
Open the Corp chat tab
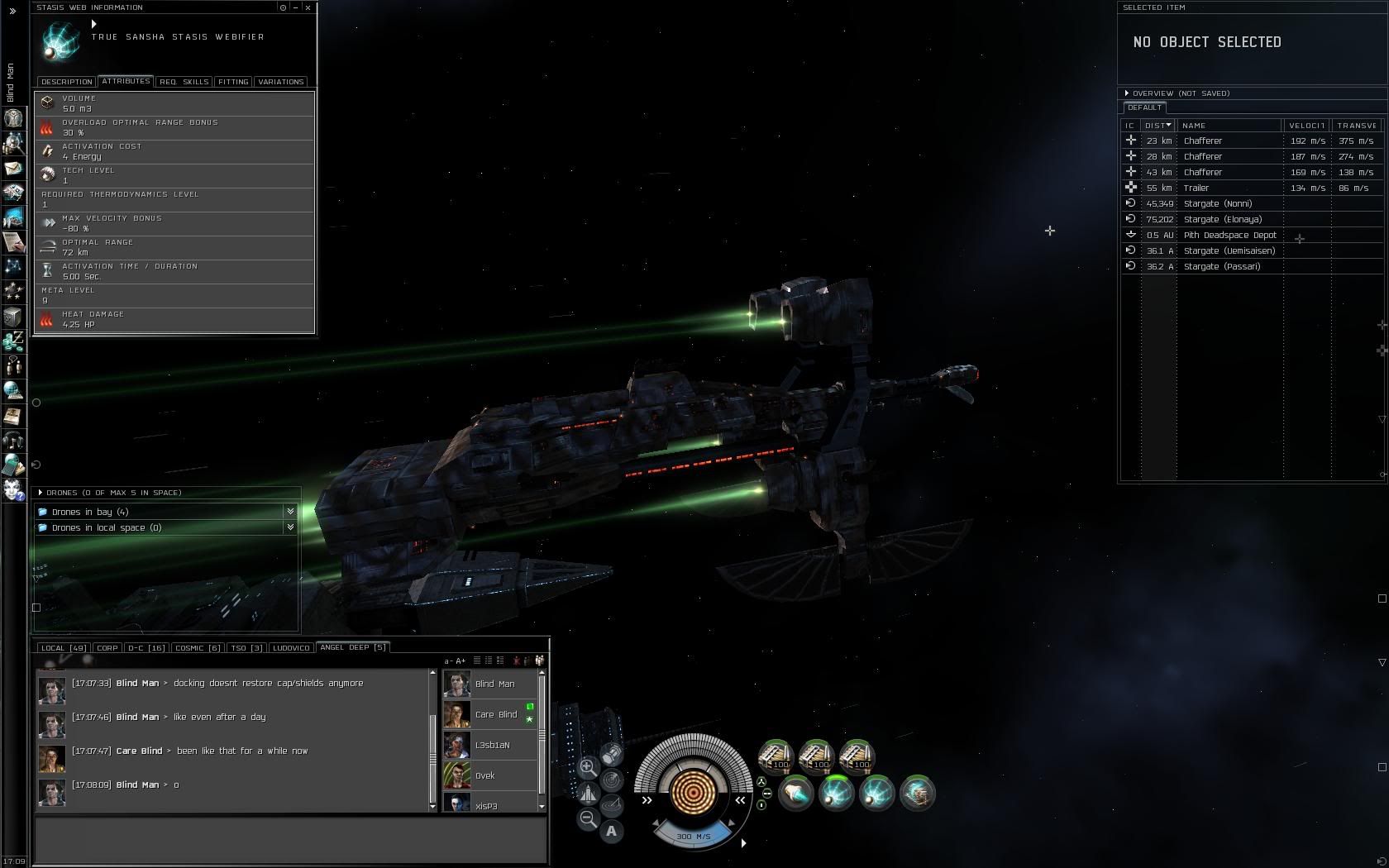[x=107, y=648]
